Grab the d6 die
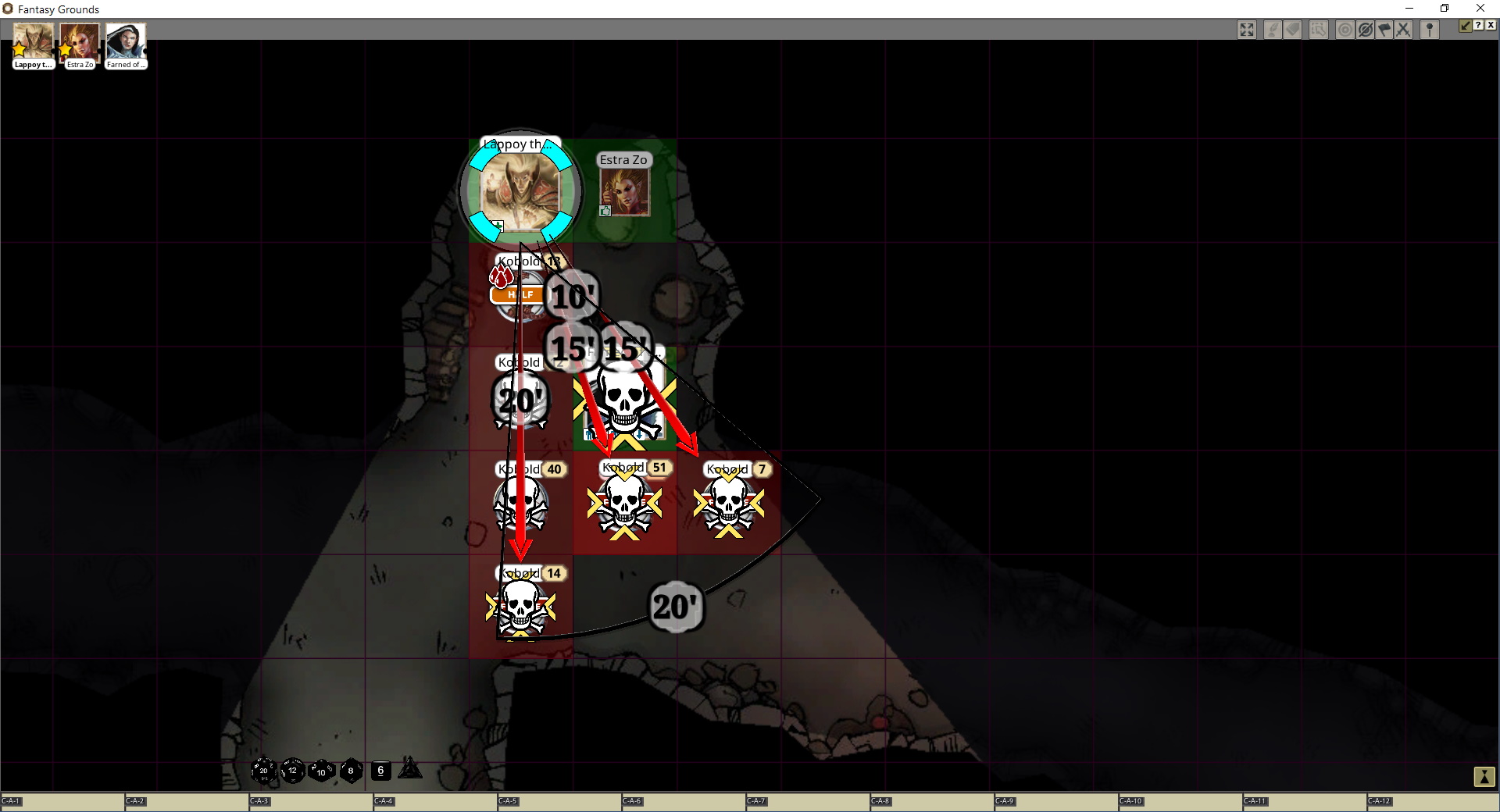This screenshot has width=1500, height=812. tap(380, 771)
